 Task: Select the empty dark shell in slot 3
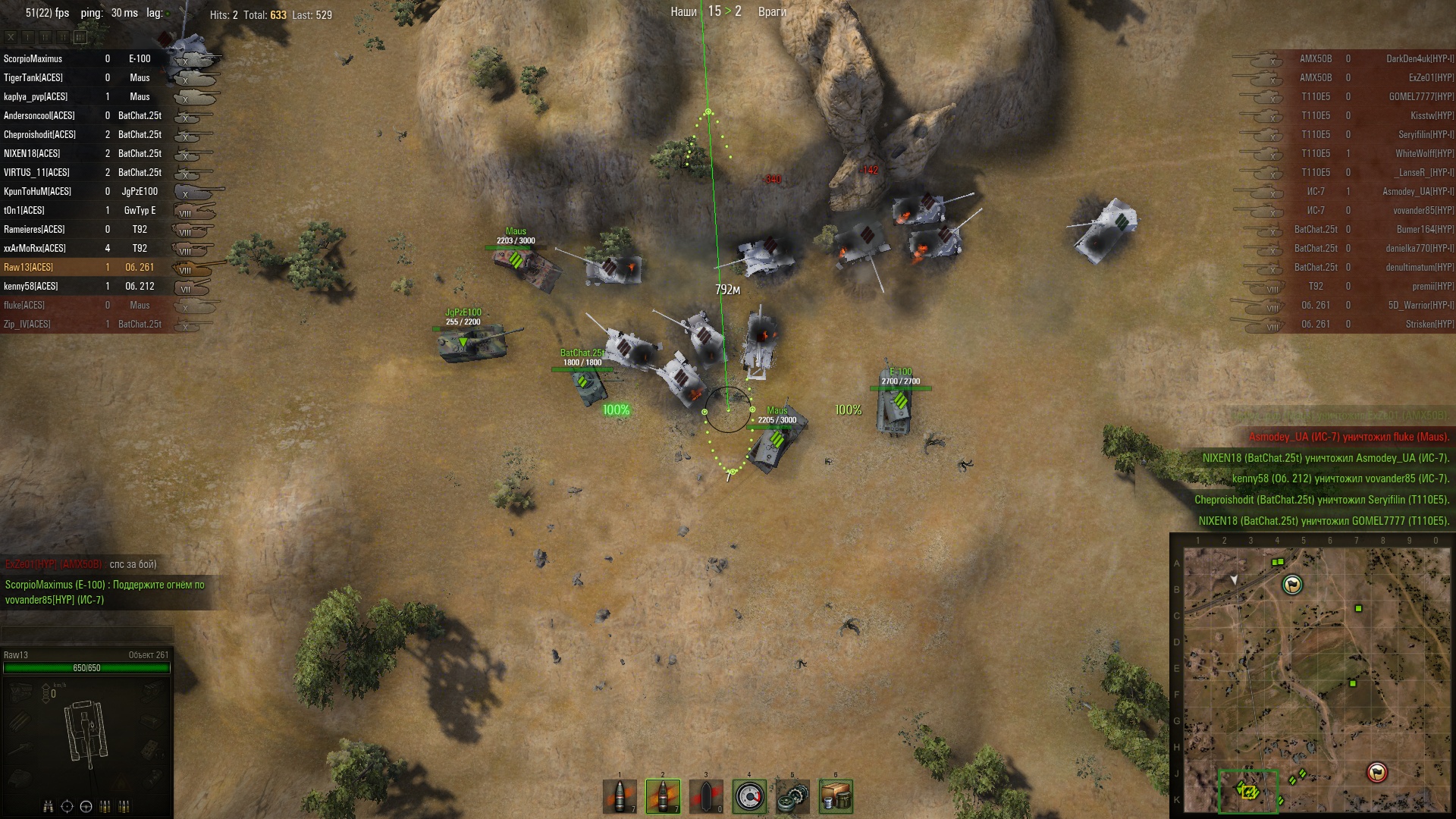coord(706,796)
